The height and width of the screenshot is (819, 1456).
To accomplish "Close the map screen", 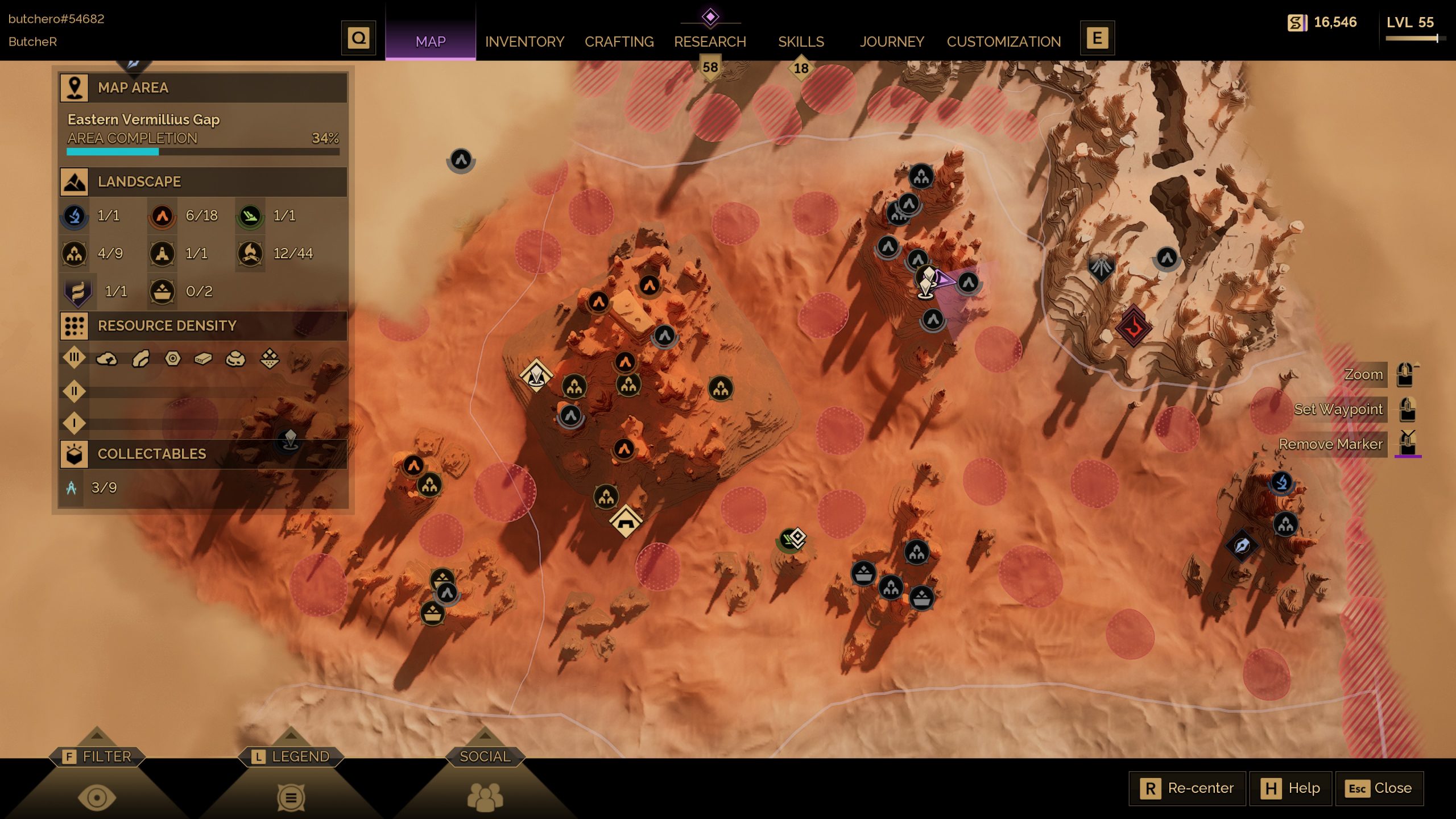I will click(1379, 788).
